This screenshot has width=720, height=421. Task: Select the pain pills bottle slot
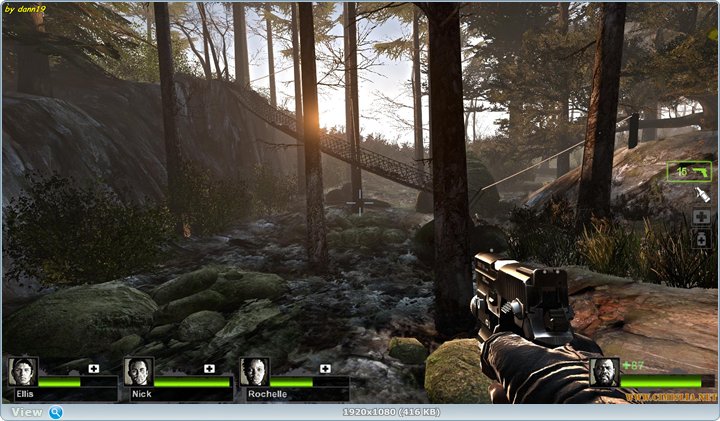click(701, 239)
